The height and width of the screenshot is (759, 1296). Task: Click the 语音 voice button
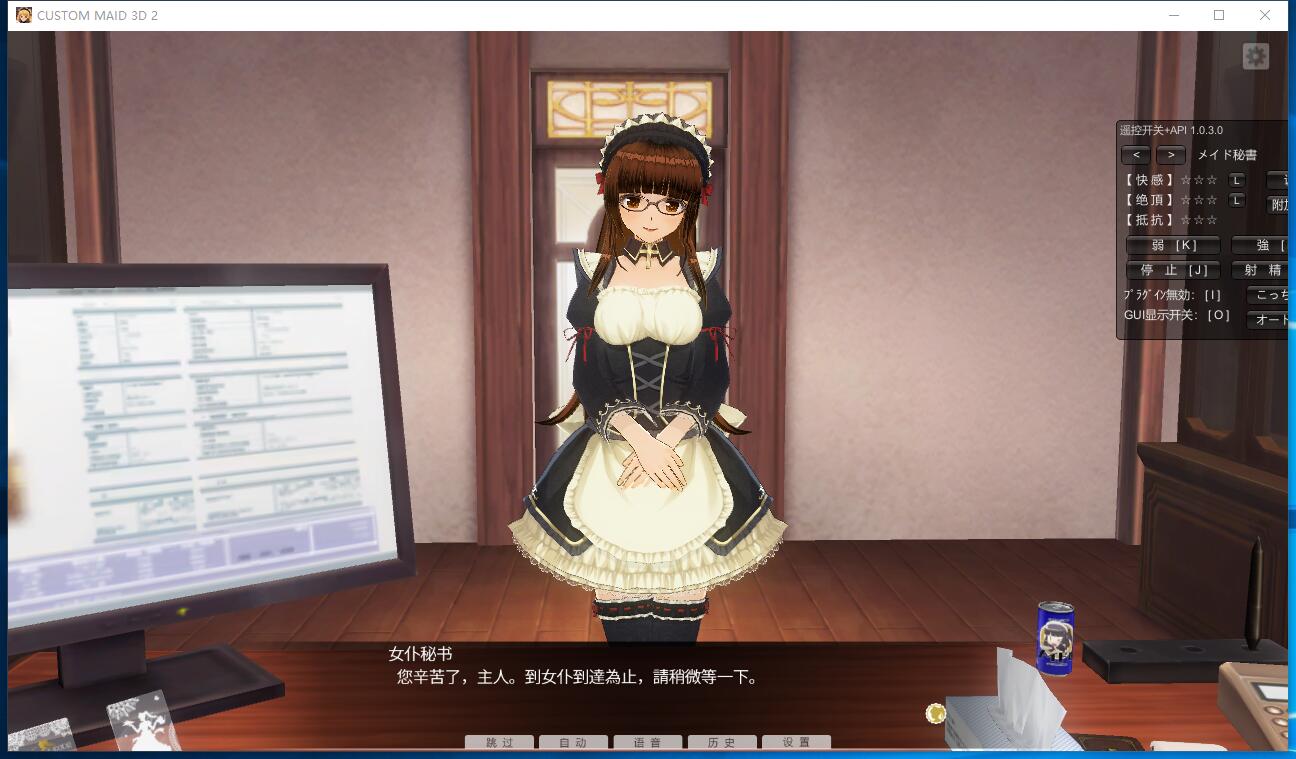point(647,742)
